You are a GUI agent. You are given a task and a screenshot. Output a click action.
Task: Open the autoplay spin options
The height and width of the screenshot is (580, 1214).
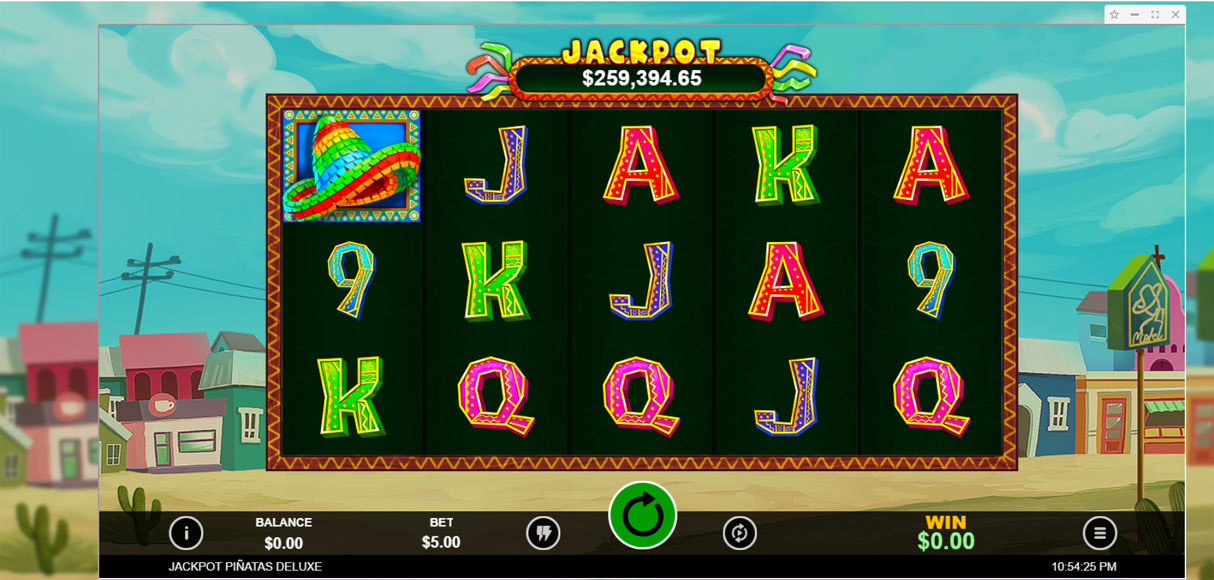tap(740, 533)
